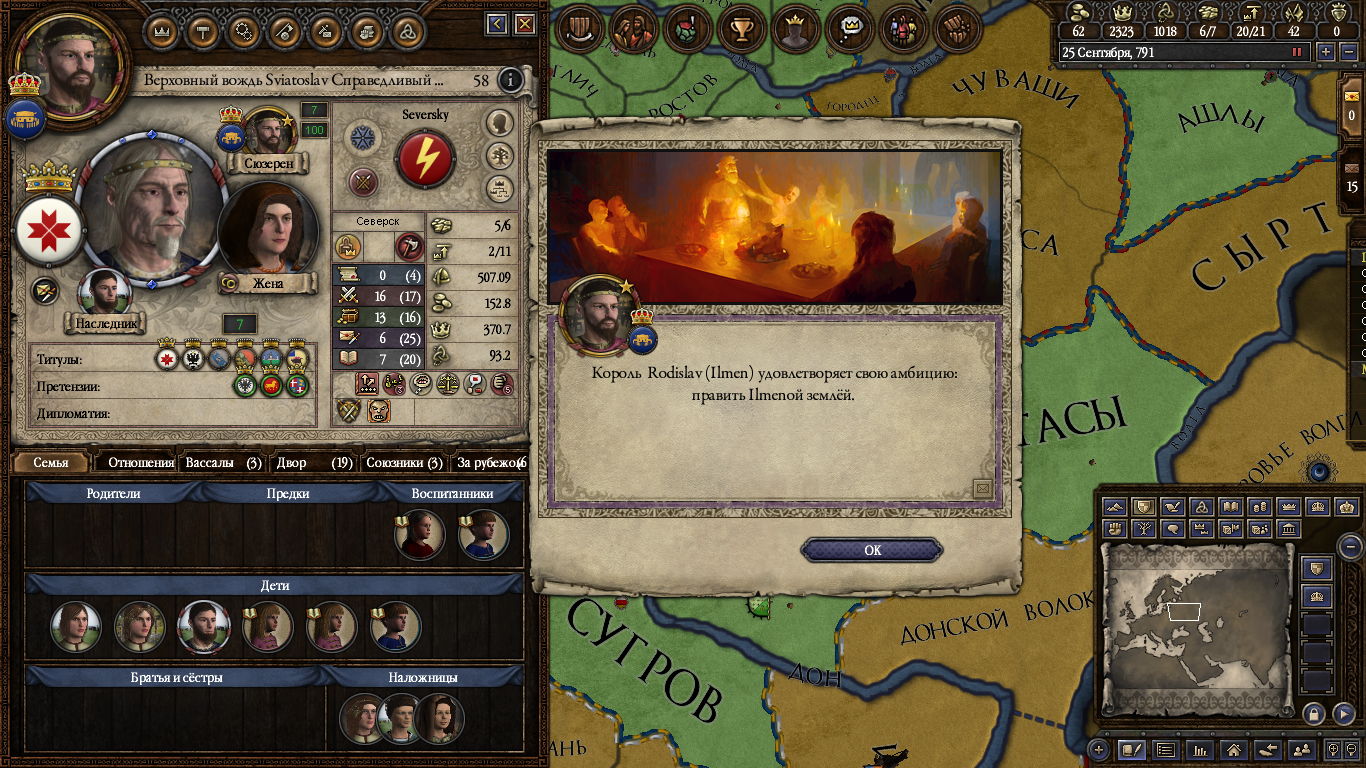Open the clenched fist top menu icon
This screenshot has width=1366, height=768.
[x=958, y=29]
